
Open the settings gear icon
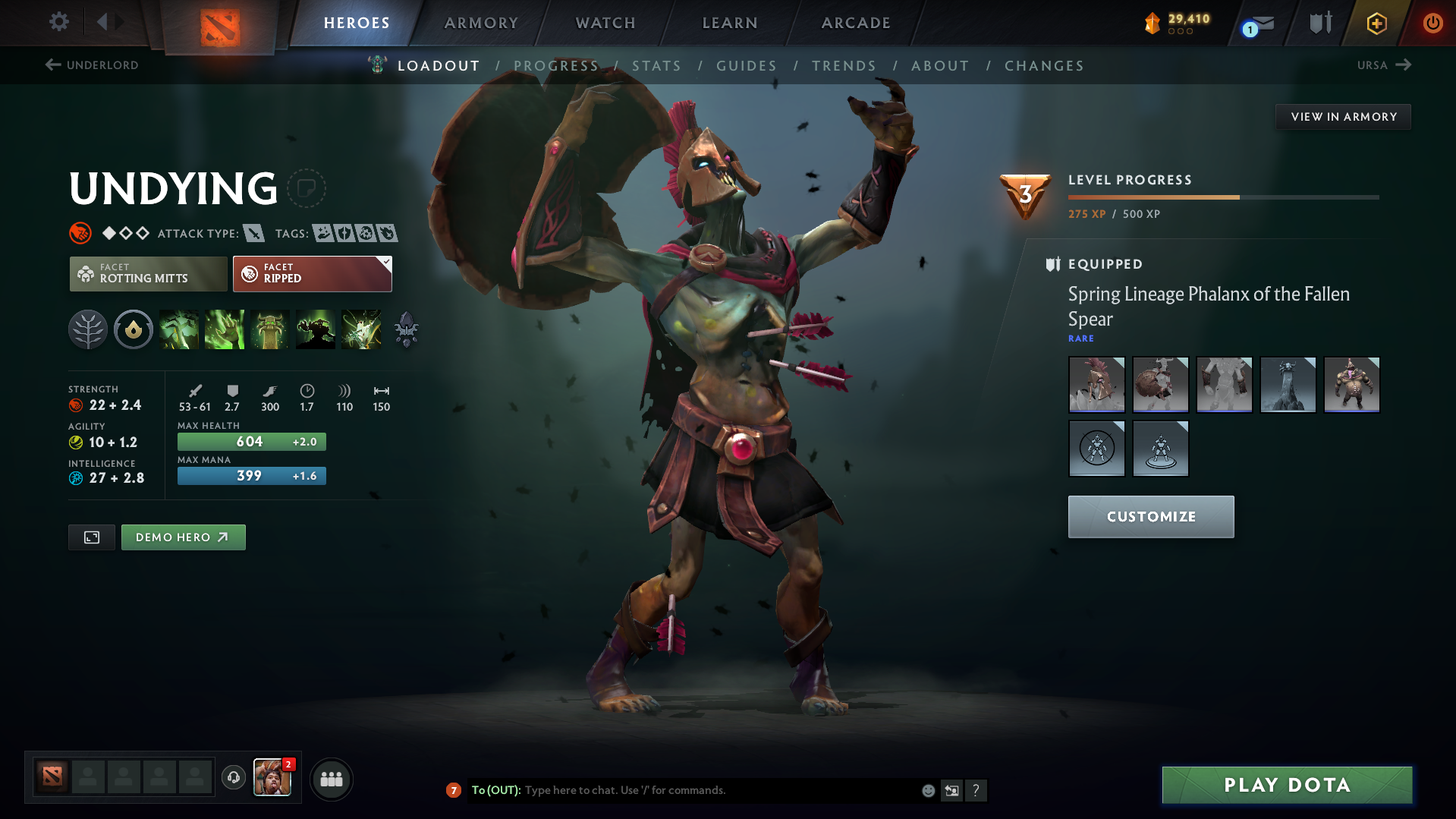point(58,23)
